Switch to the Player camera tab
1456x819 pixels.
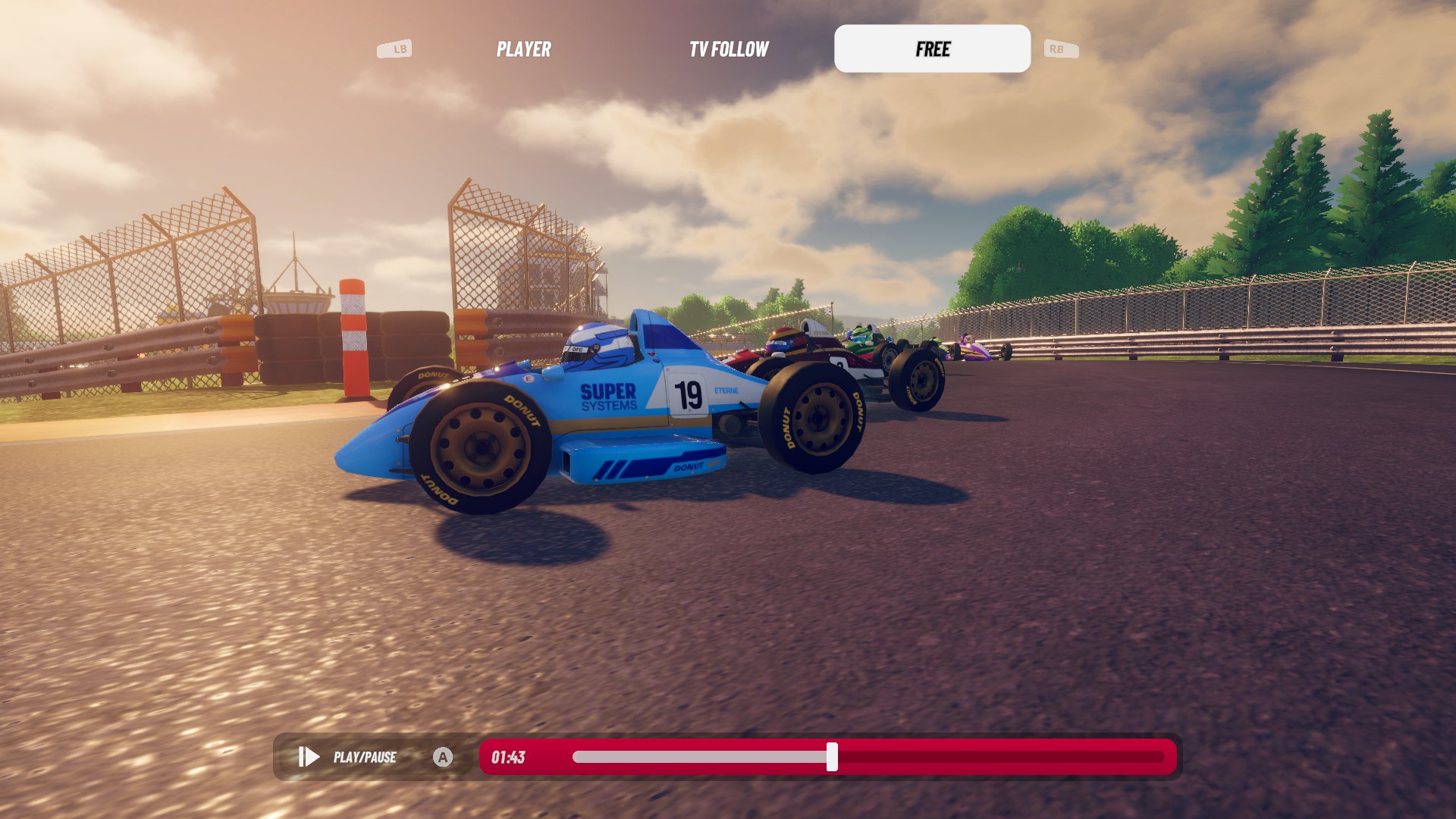coord(523,49)
